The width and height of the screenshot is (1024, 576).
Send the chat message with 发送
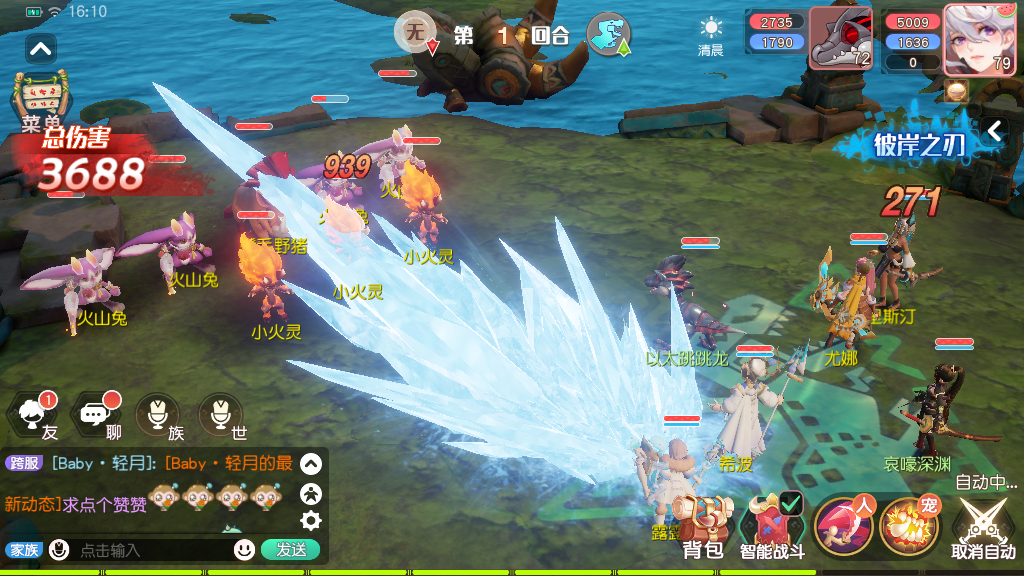click(x=291, y=549)
